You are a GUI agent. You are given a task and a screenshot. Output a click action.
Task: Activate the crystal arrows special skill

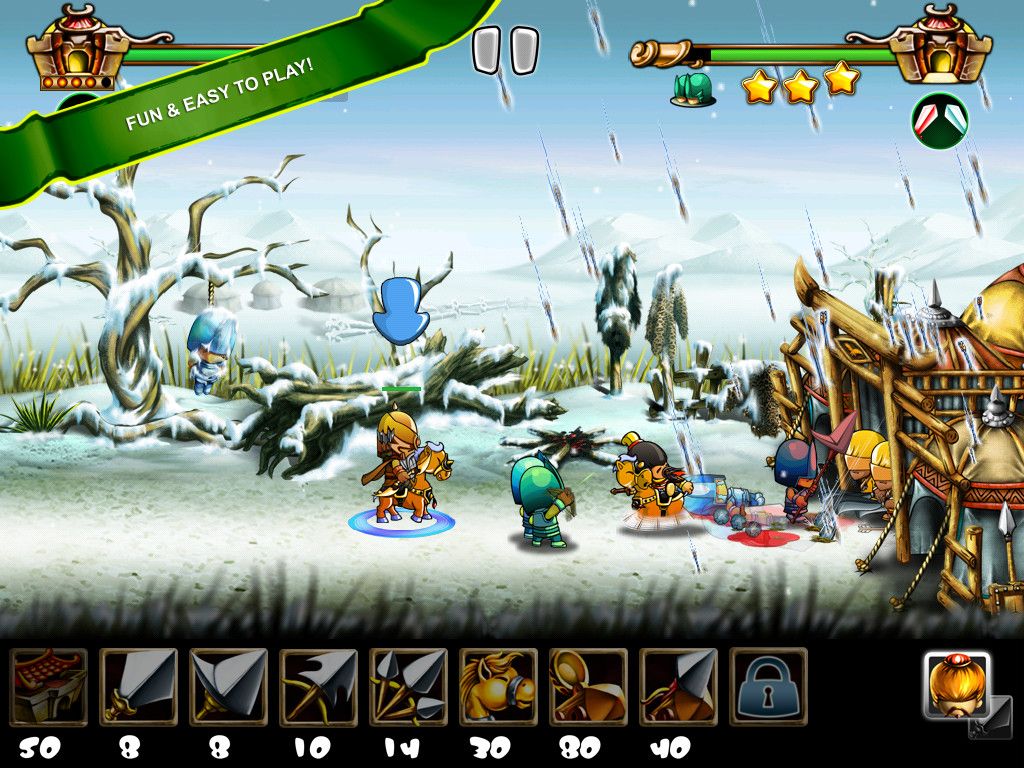939,121
